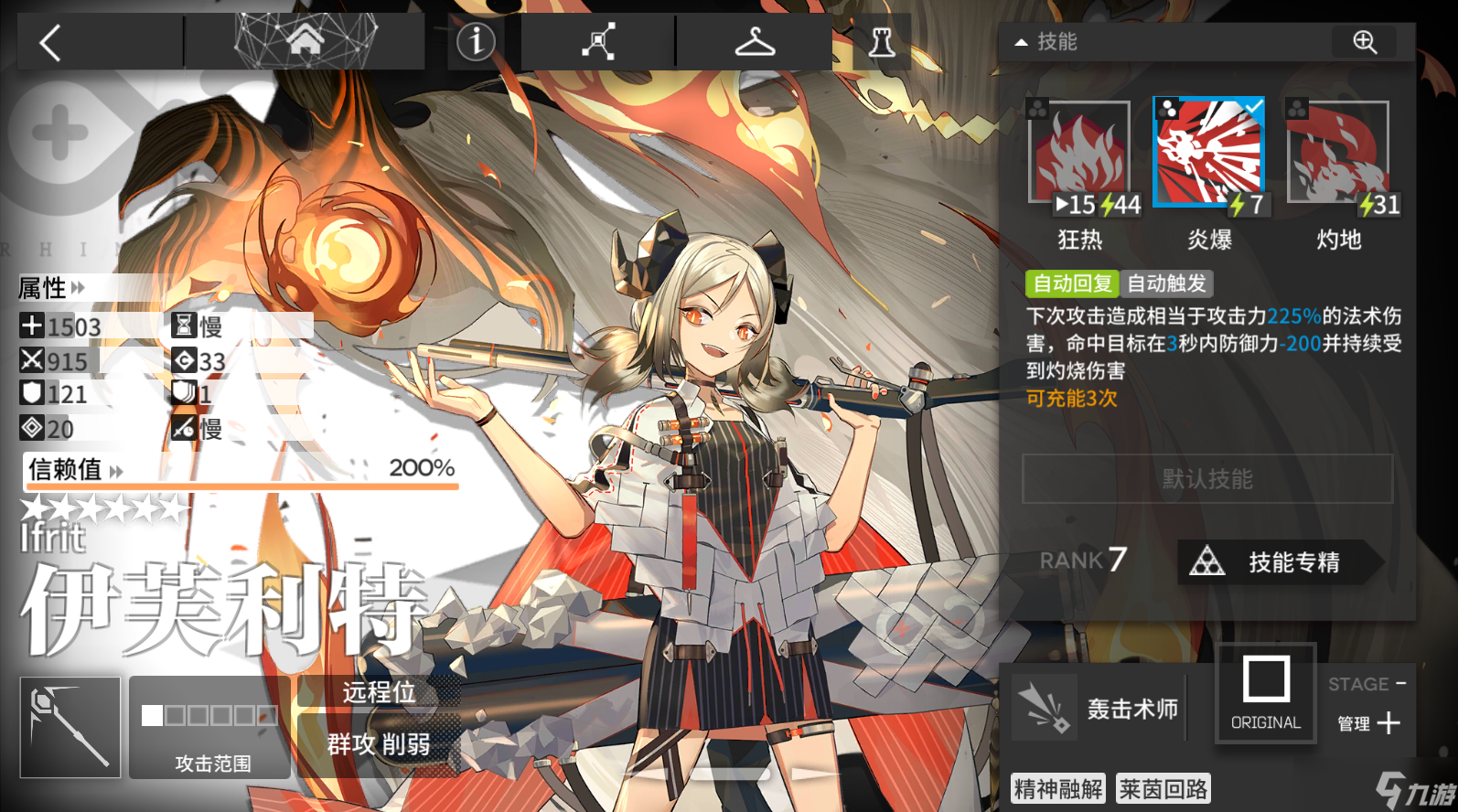
Task: View the 攻击范围 attack range panel
Action: pos(210,728)
